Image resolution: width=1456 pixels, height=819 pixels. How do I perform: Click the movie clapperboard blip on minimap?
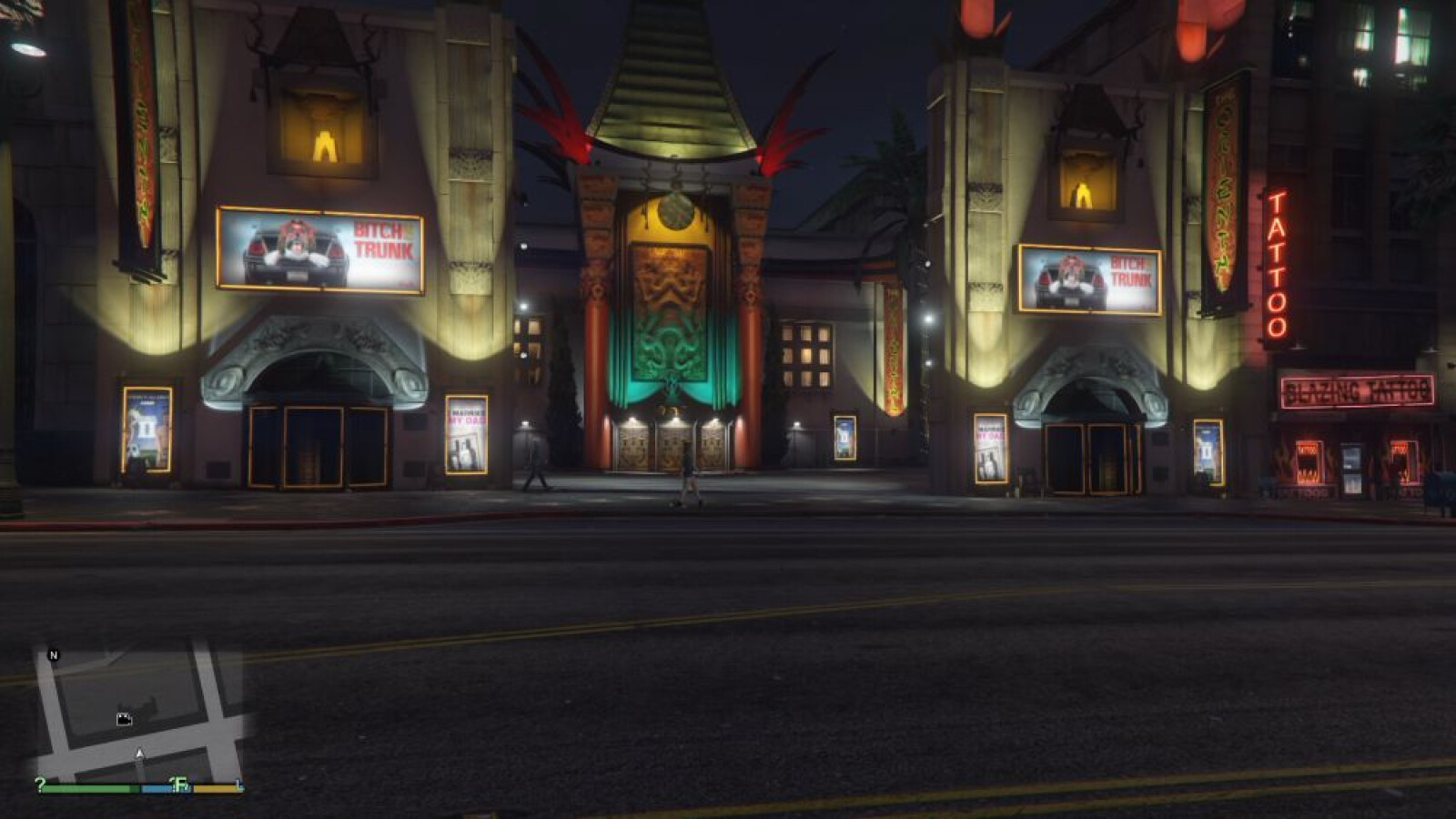coord(125,720)
